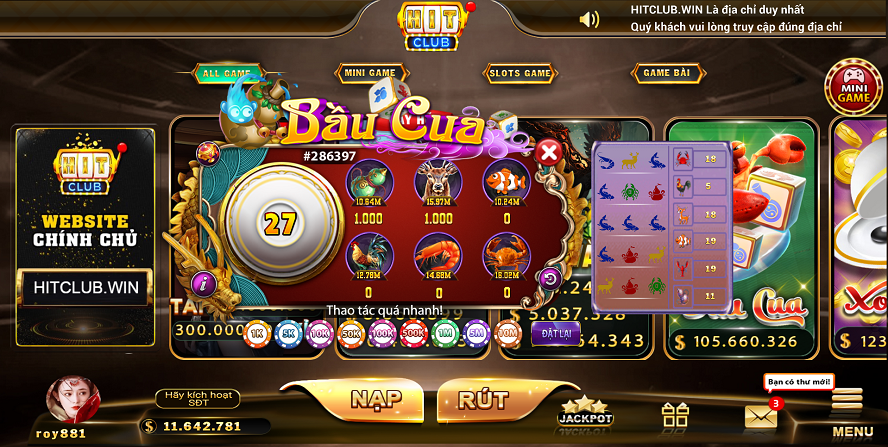Screen dimensions: 888x447
Task: Place a bet on the clownfish
Action: [505, 181]
